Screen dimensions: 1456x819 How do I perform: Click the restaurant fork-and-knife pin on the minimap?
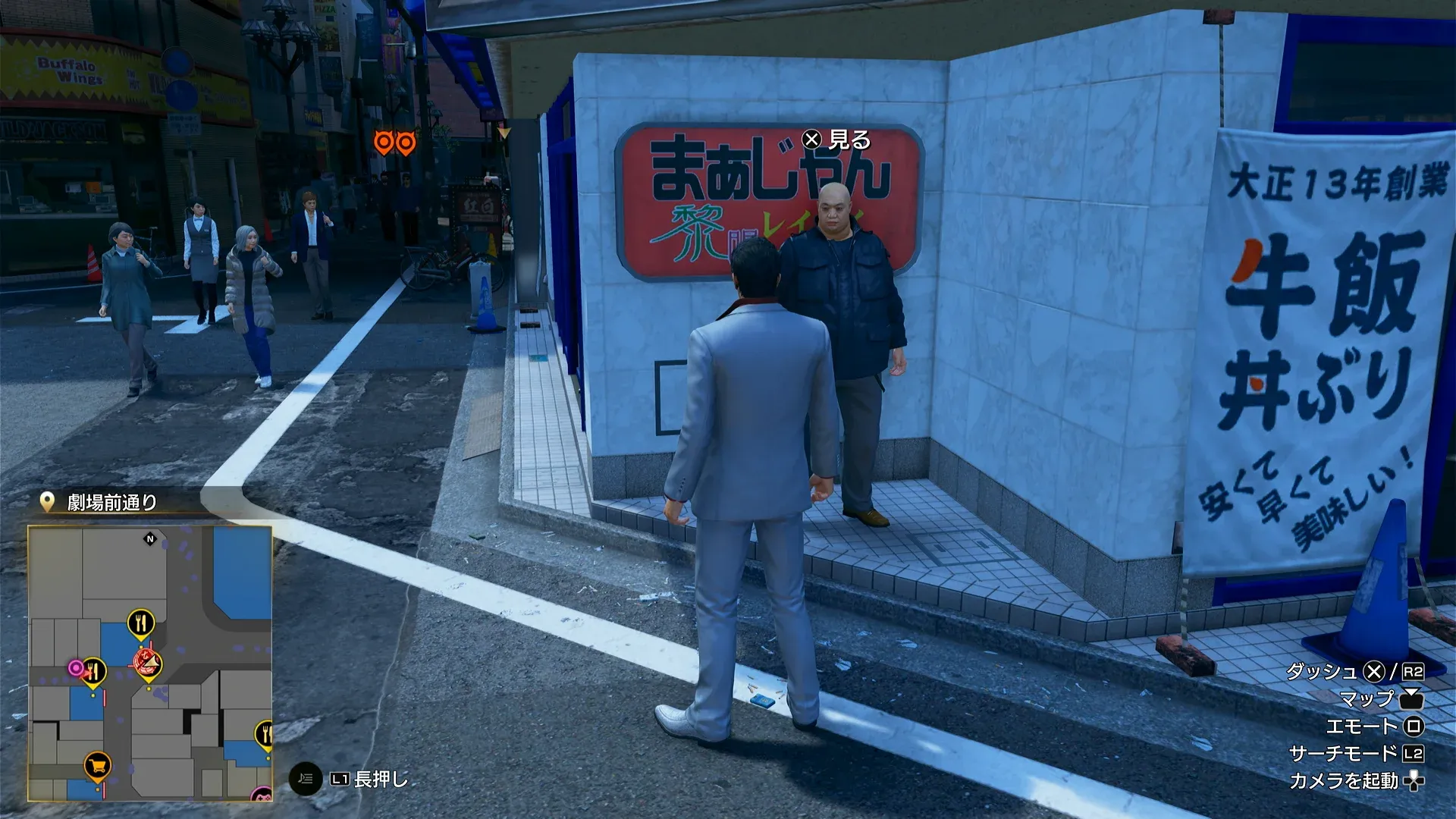click(140, 623)
